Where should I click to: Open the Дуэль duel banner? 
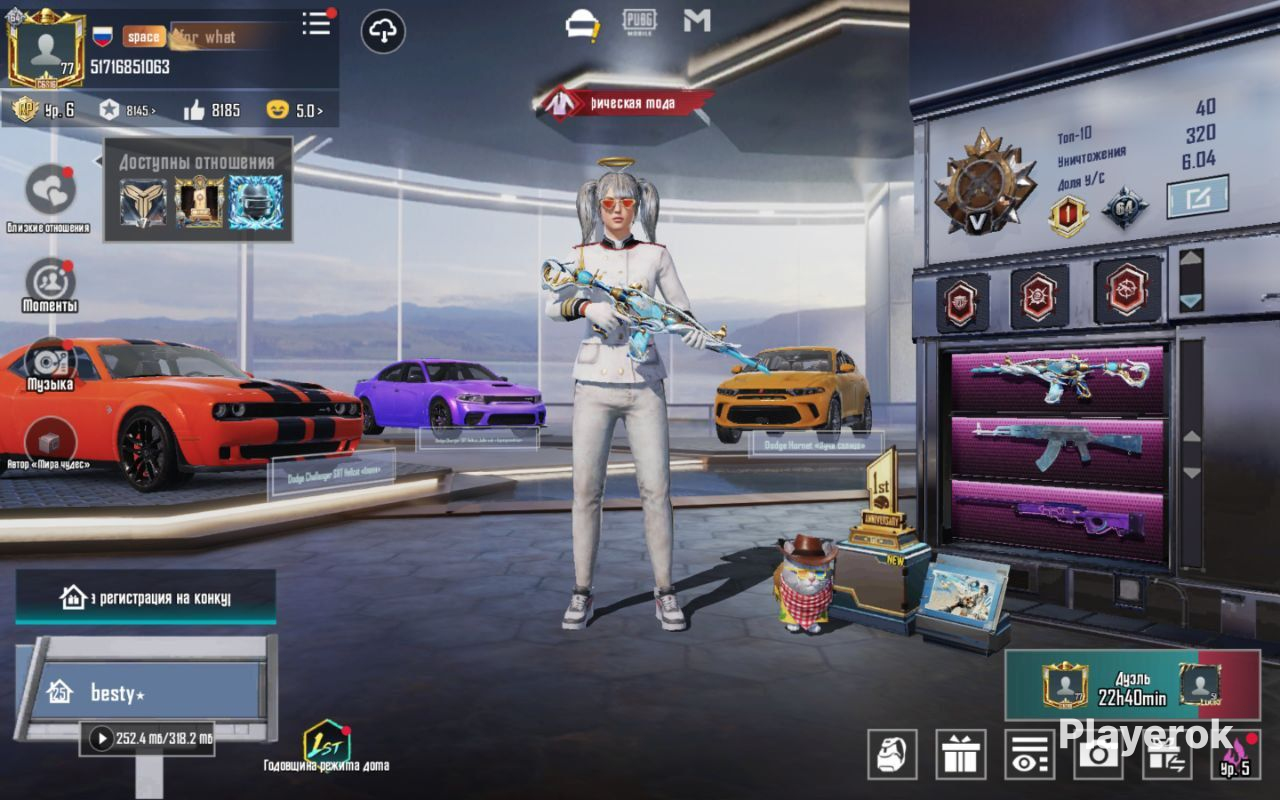coord(1131,685)
